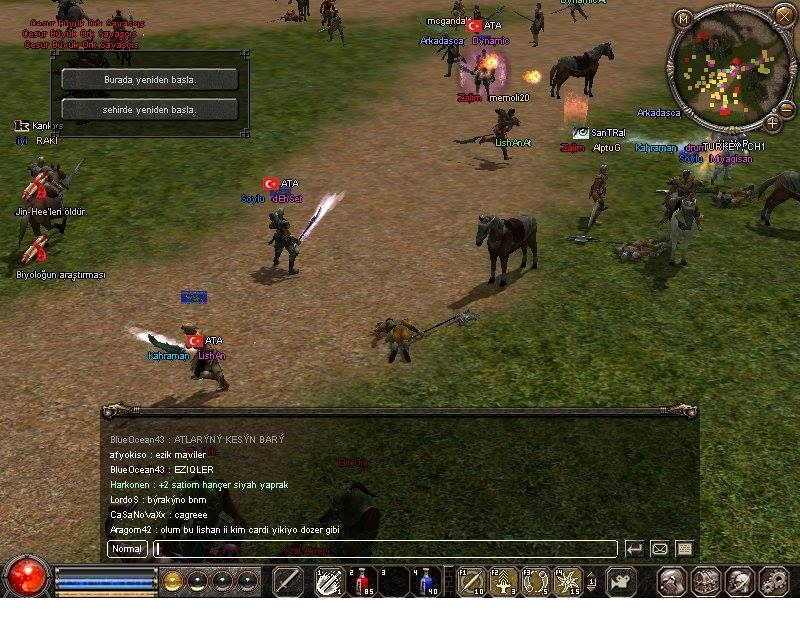Click on the circular minimap

pyautogui.click(x=727, y=70)
